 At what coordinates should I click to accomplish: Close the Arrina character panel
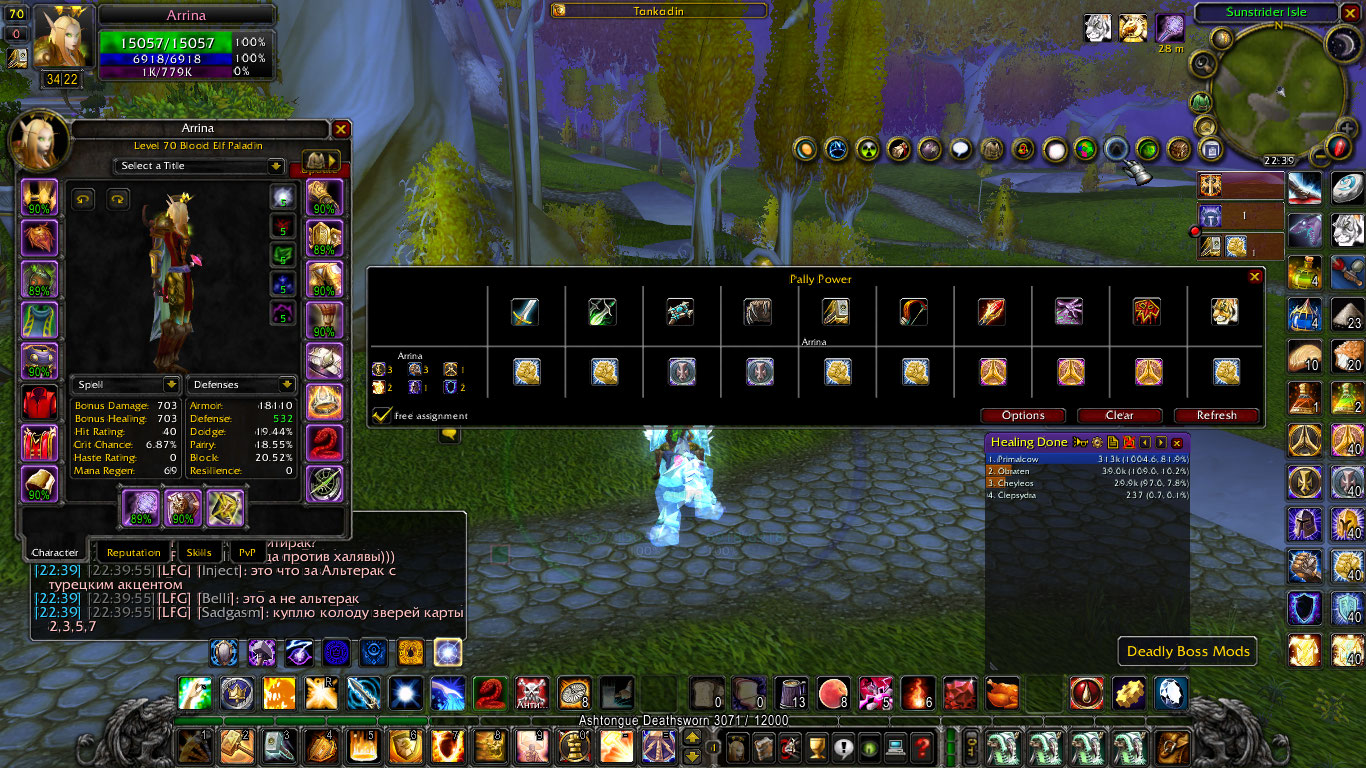click(x=341, y=129)
